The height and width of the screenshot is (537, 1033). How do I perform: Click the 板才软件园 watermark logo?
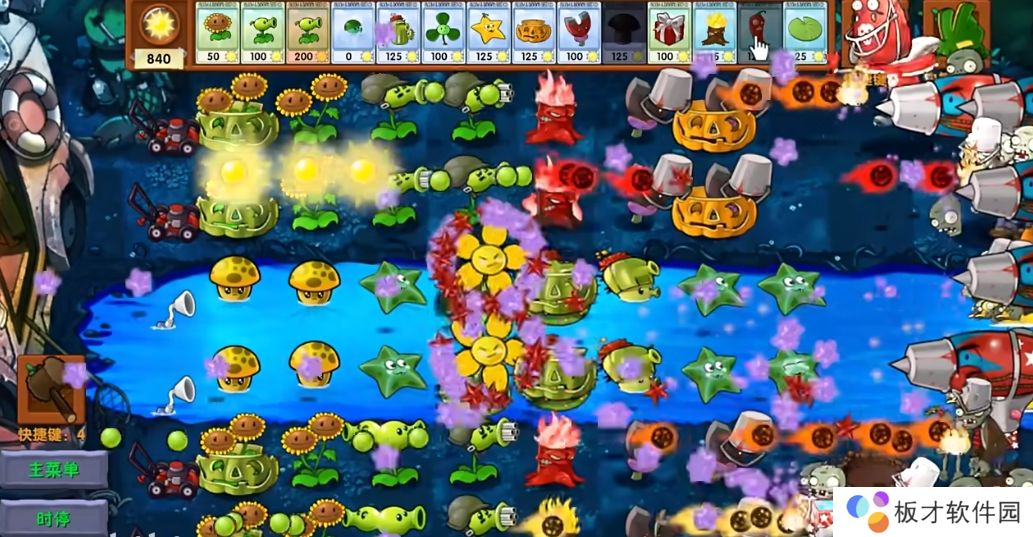point(936,512)
